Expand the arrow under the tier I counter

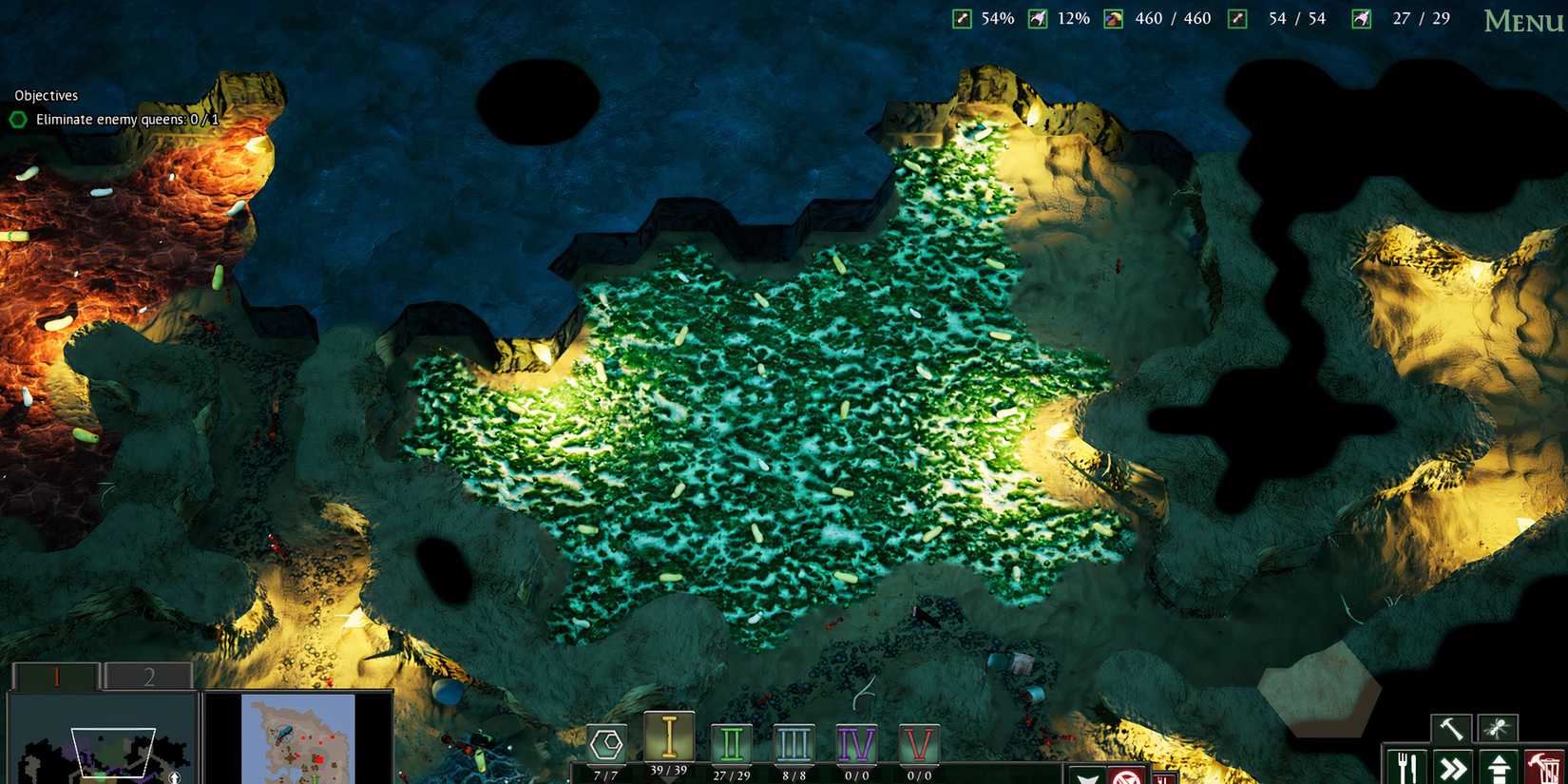[x=669, y=781]
